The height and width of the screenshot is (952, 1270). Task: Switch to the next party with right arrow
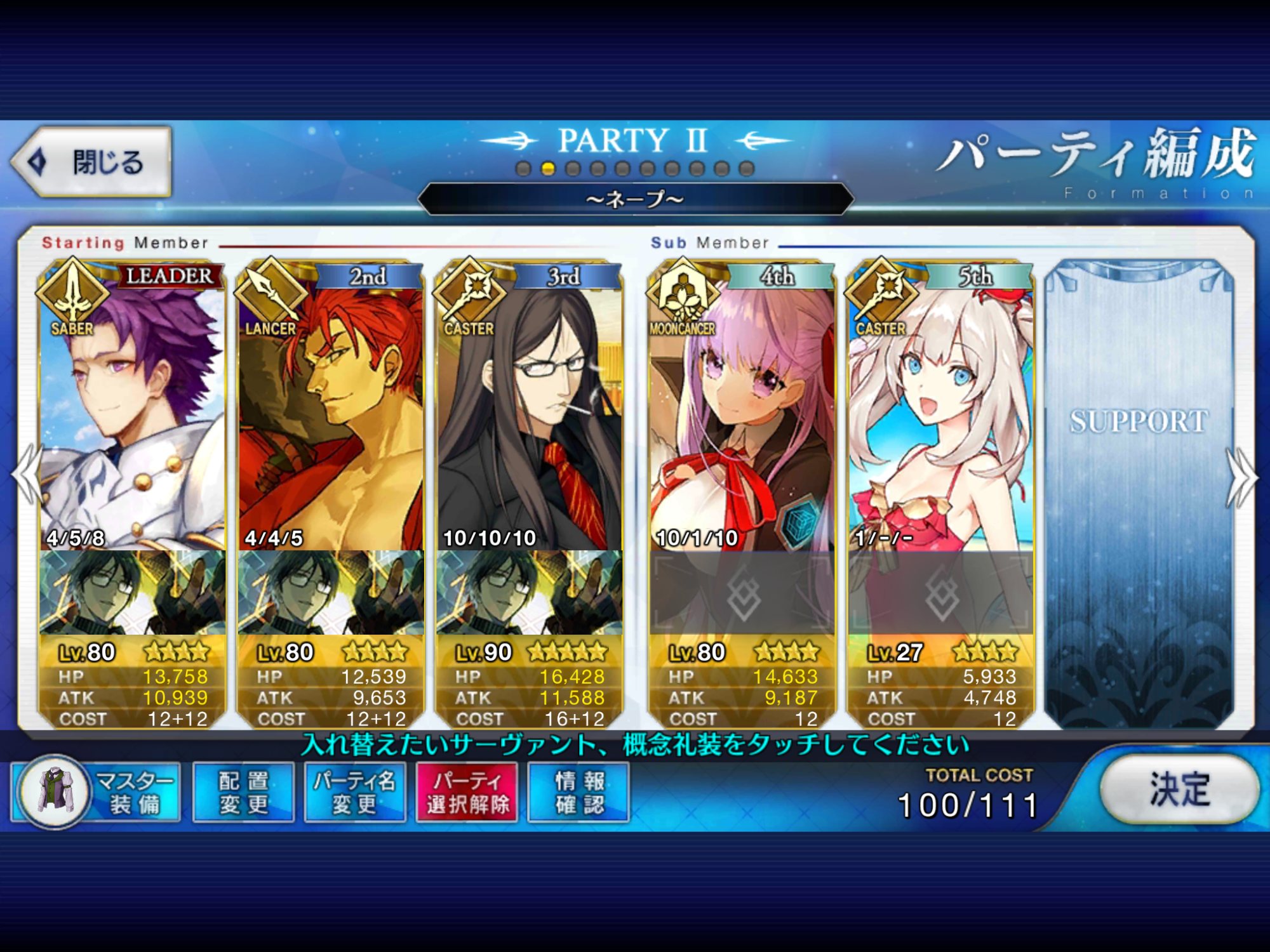[1241, 477]
